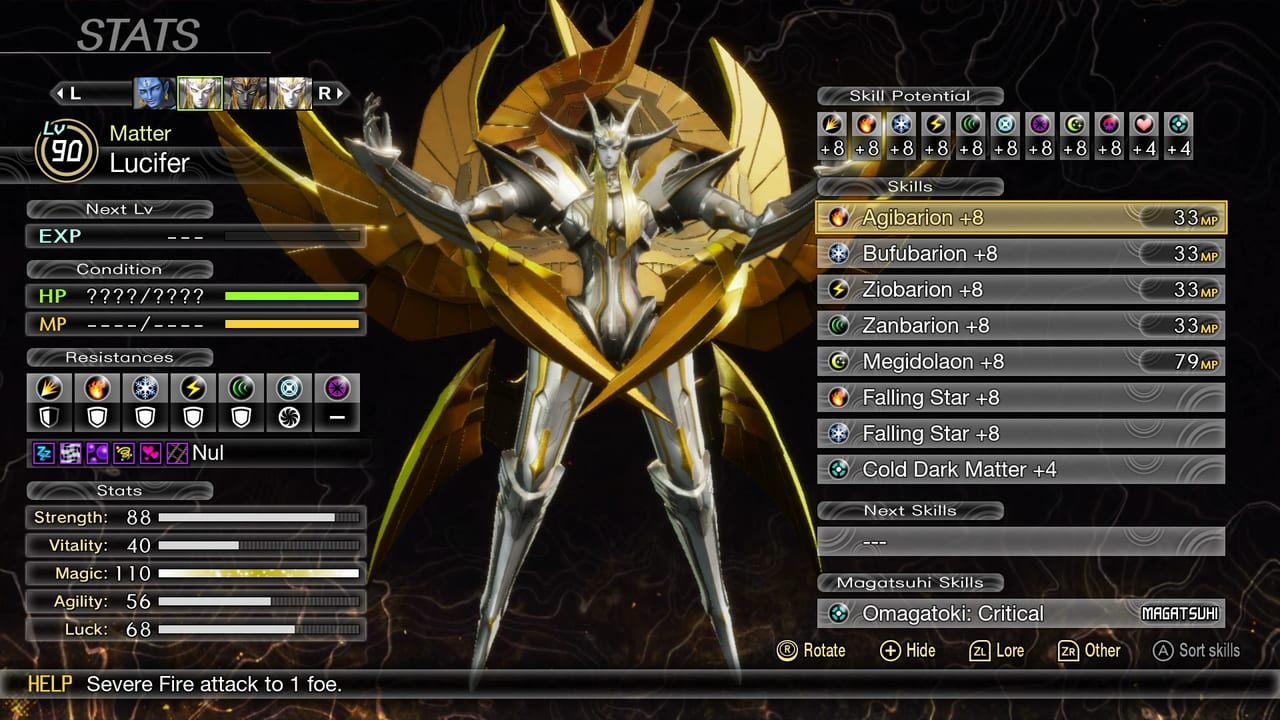Select the Physical claw potential icon
This screenshot has height=720, width=1280.
(x=833, y=124)
